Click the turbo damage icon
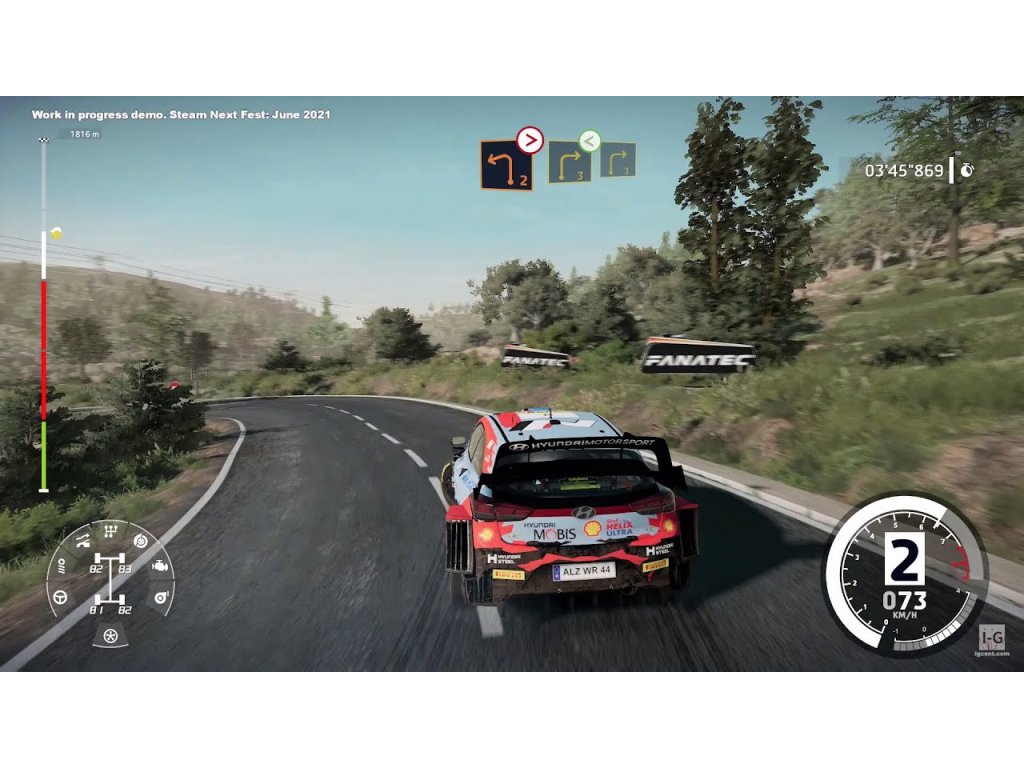This screenshot has height=768, width=1024. coord(159,597)
